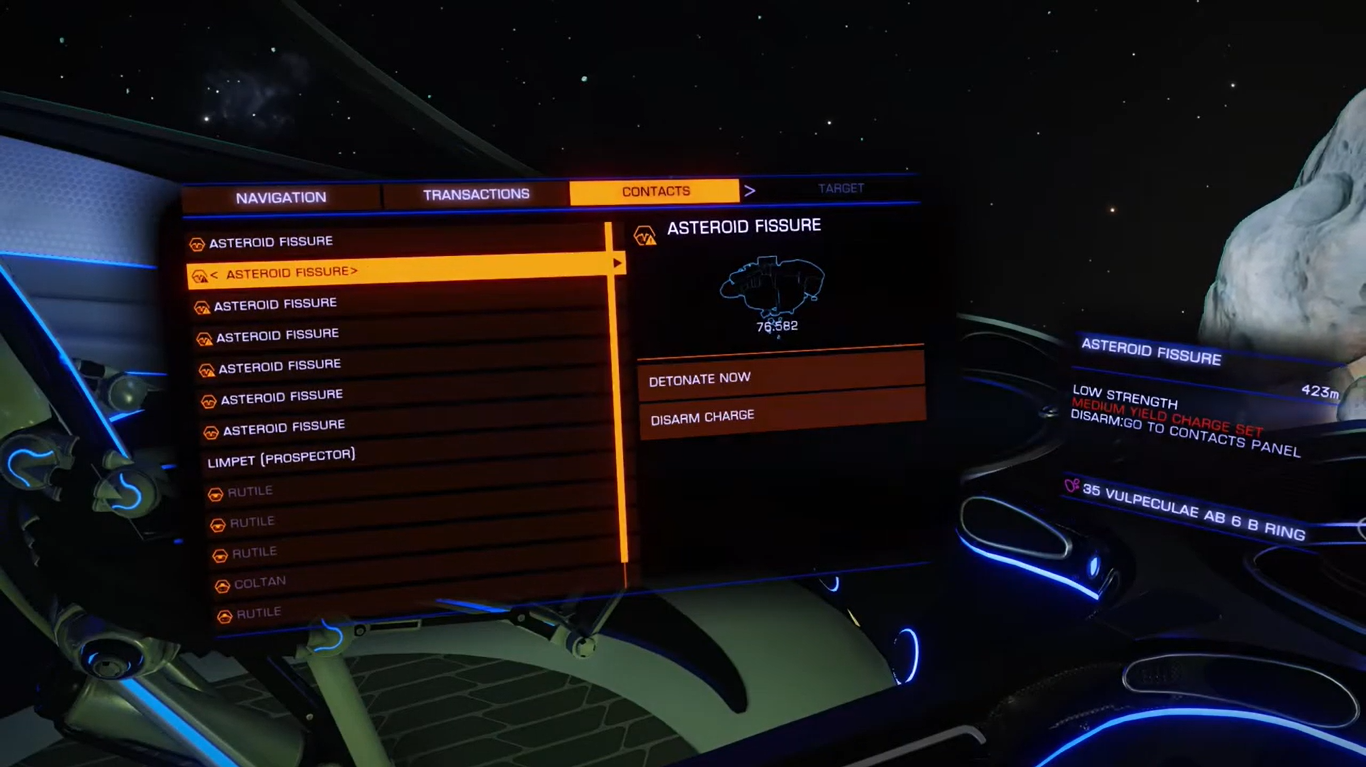
Task: Select the Contacts tab
Action: 655,191
